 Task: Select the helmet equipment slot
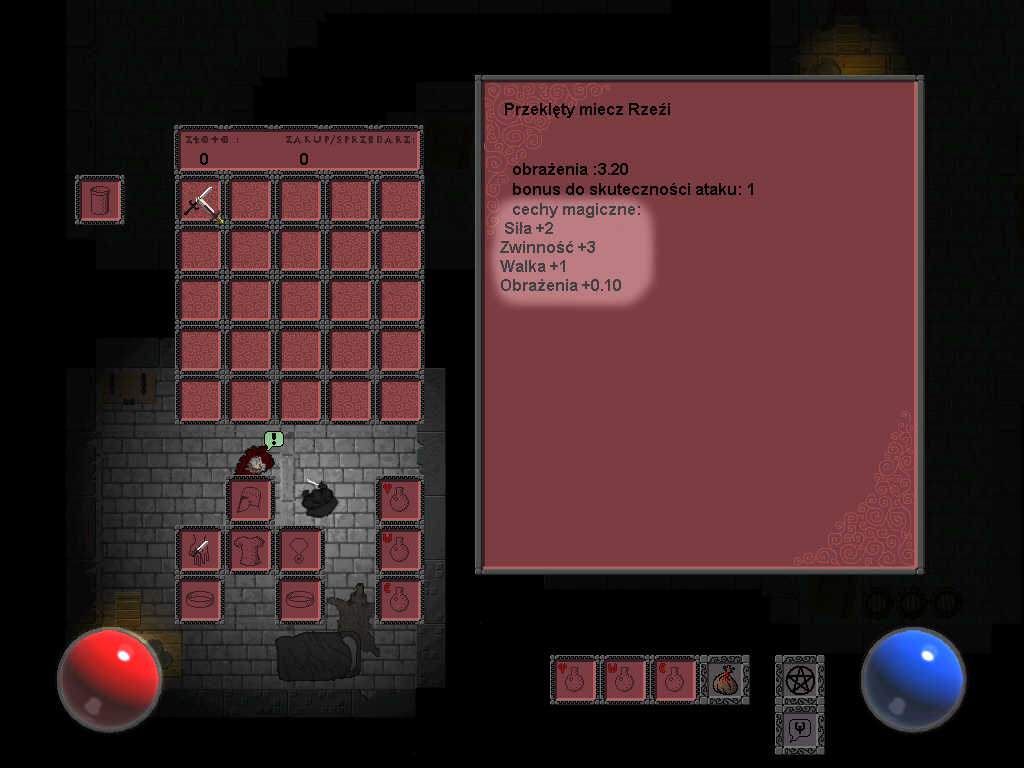click(x=250, y=500)
